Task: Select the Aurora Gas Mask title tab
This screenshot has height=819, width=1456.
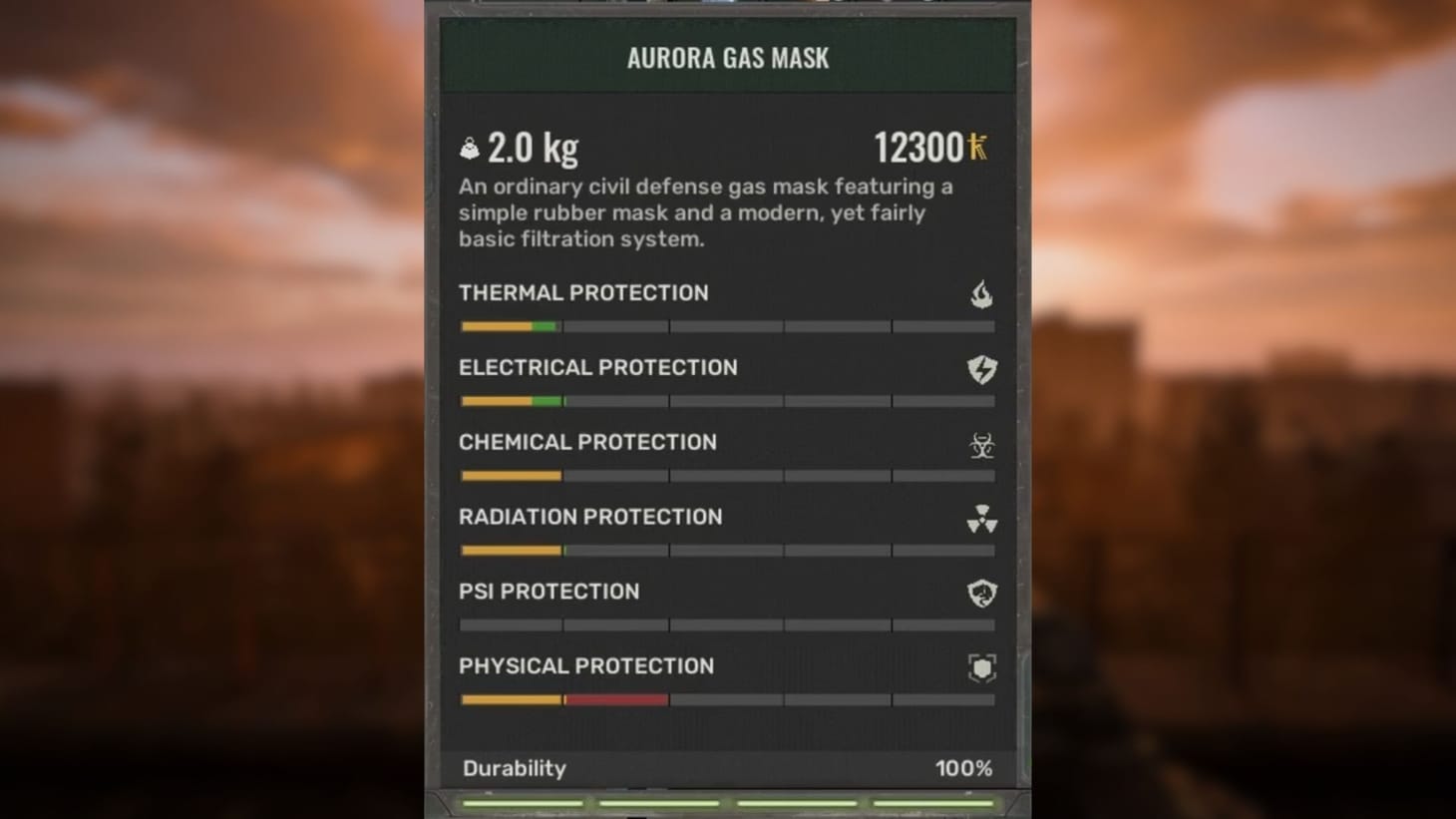Action: point(726,57)
